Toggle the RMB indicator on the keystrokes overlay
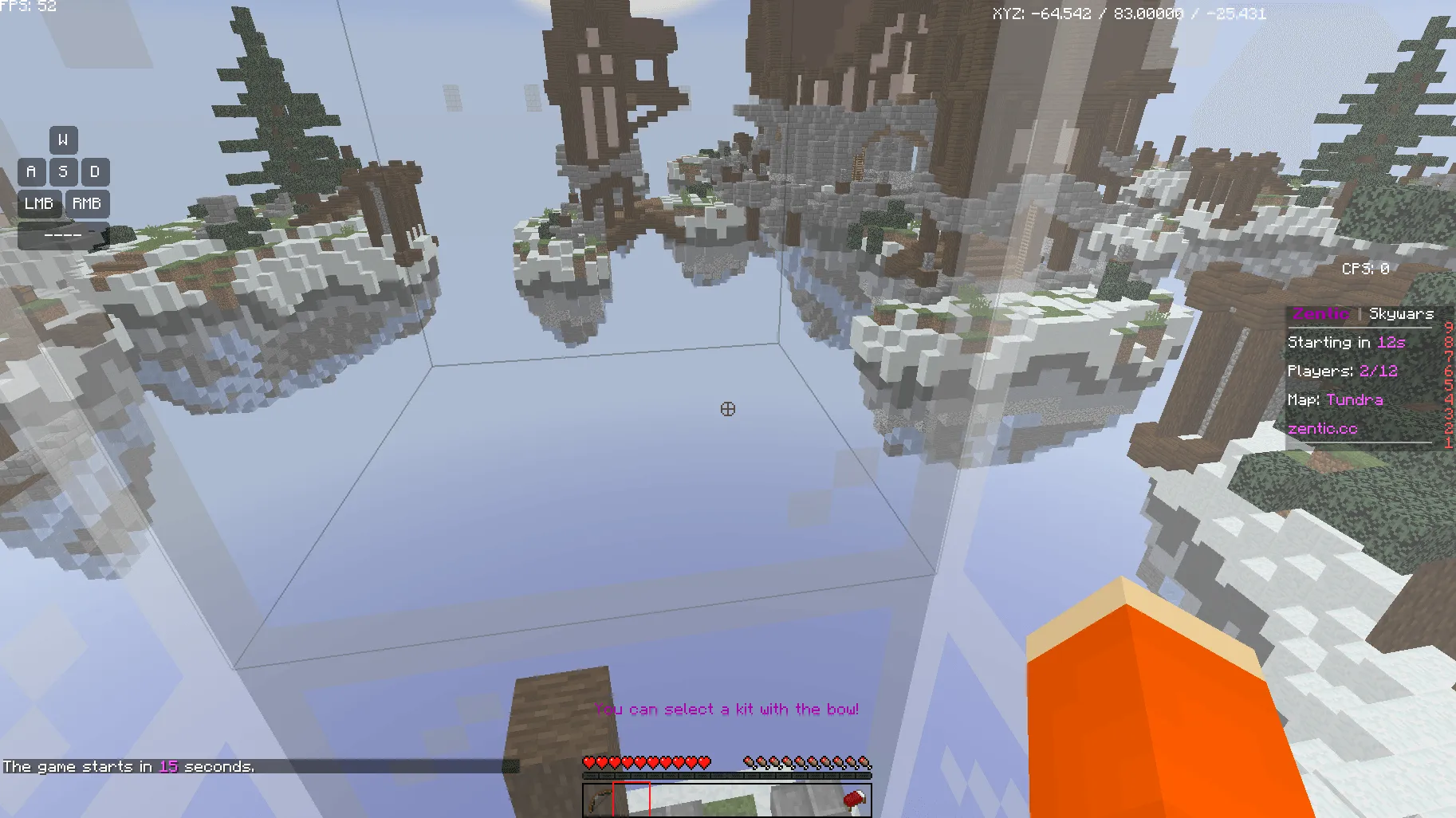 (89, 204)
